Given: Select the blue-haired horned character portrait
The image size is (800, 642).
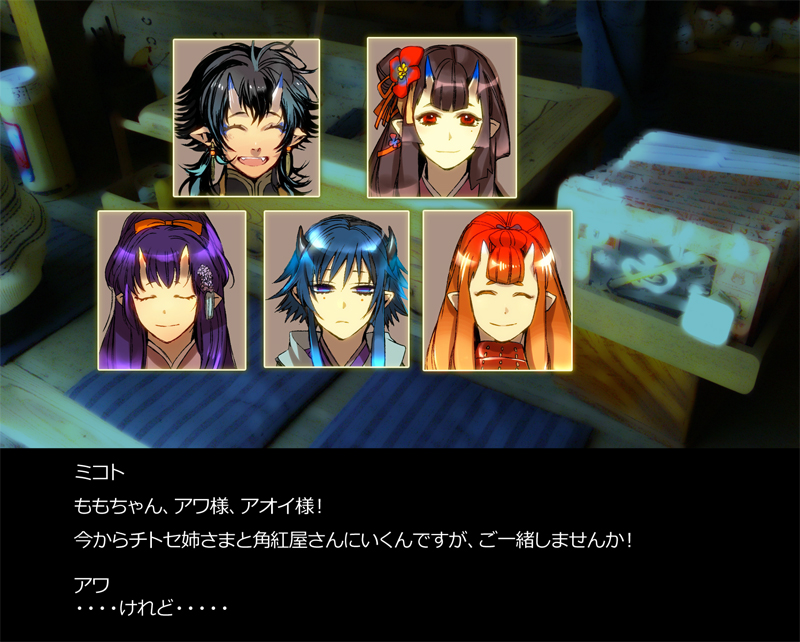Looking at the screenshot, I should click(337, 290).
